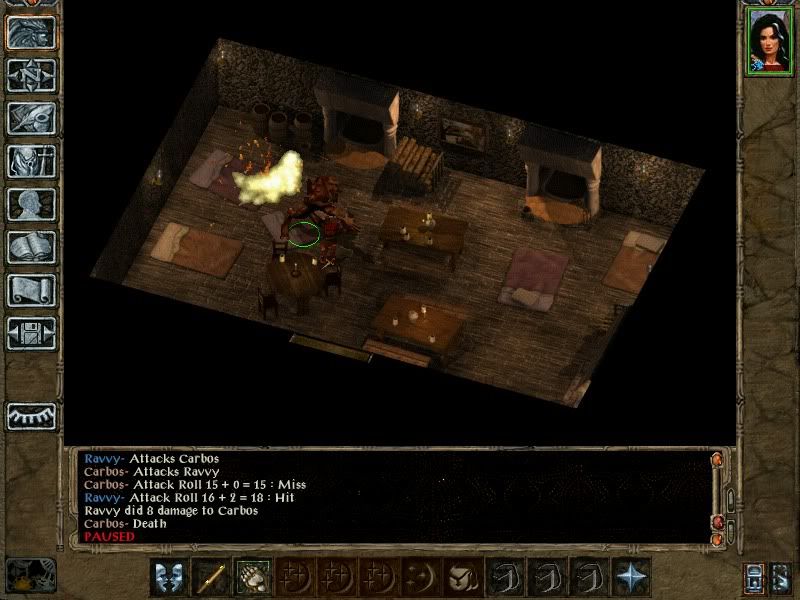Activate the talk masks action button
This screenshot has width=800, height=600.
coord(168,577)
